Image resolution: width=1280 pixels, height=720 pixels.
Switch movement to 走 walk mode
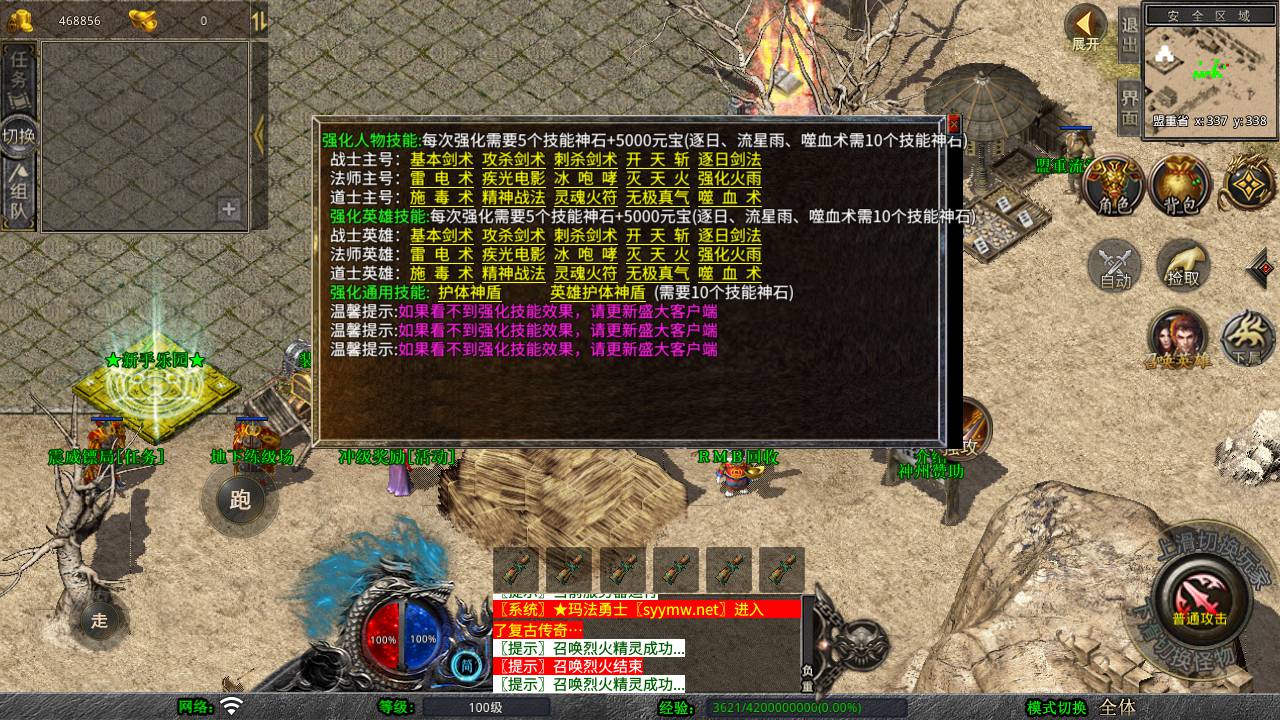coord(99,620)
